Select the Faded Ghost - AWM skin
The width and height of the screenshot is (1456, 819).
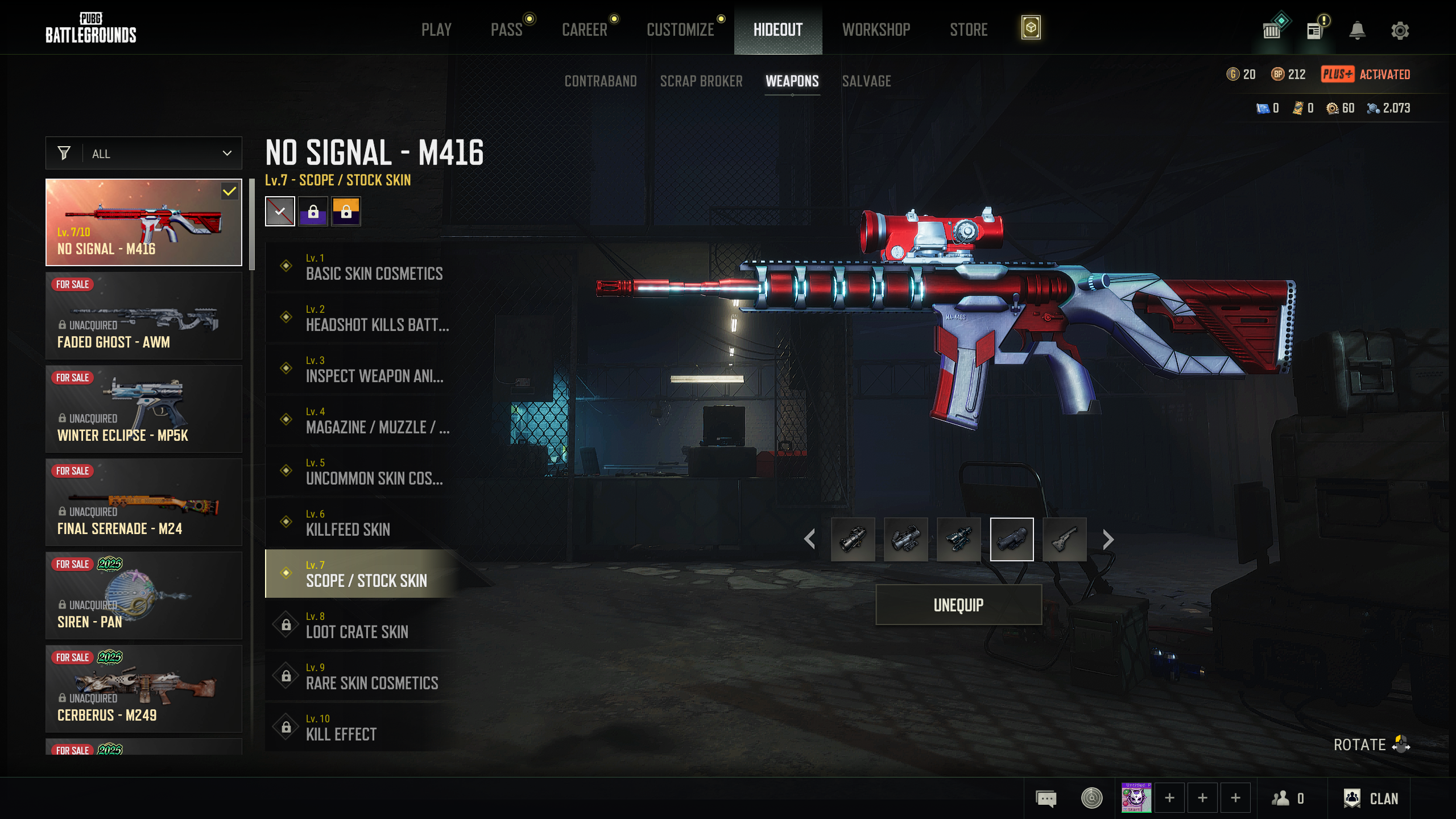[x=144, y=316]
